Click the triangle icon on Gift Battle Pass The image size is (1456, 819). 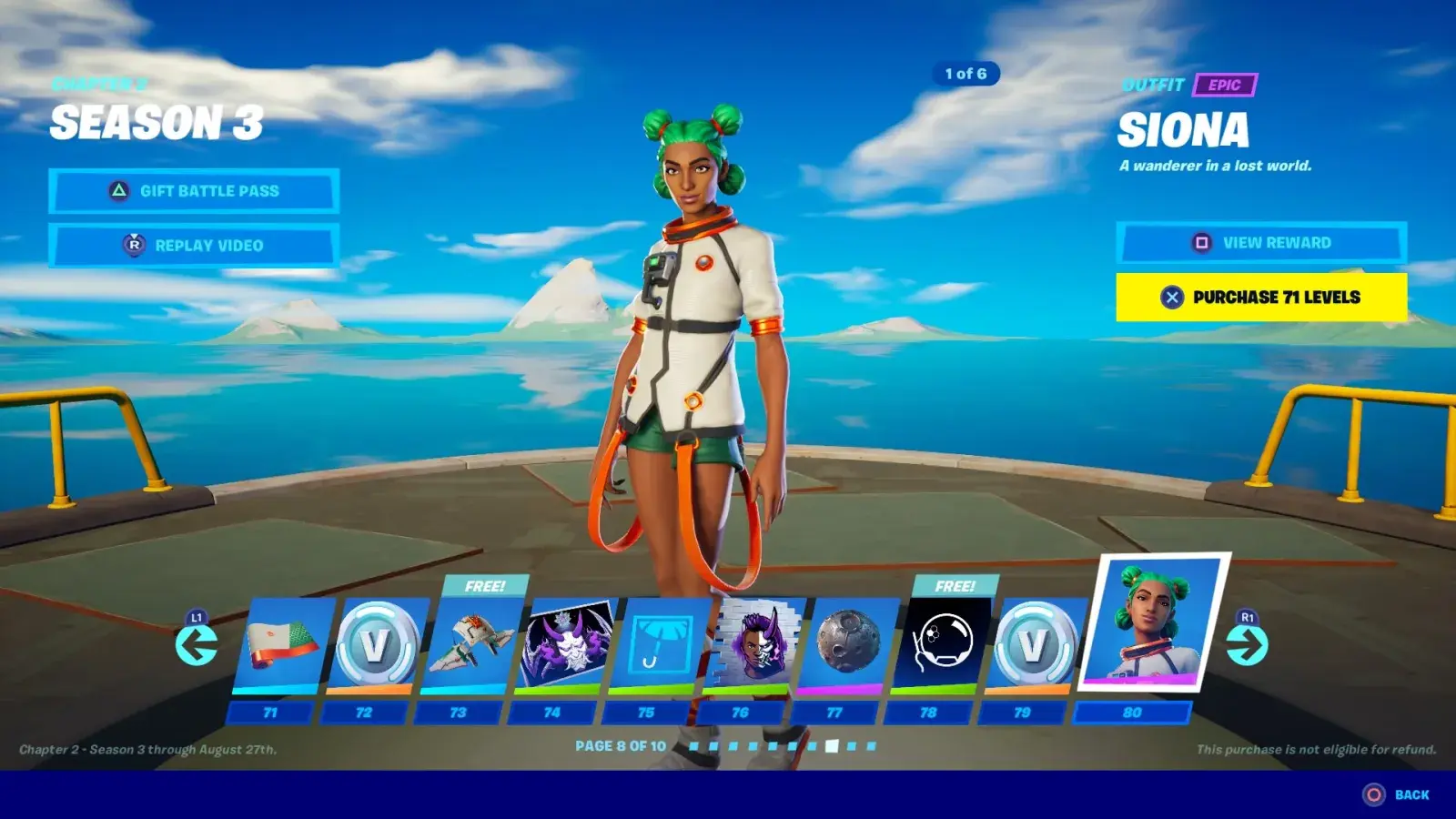click(118, 191)
